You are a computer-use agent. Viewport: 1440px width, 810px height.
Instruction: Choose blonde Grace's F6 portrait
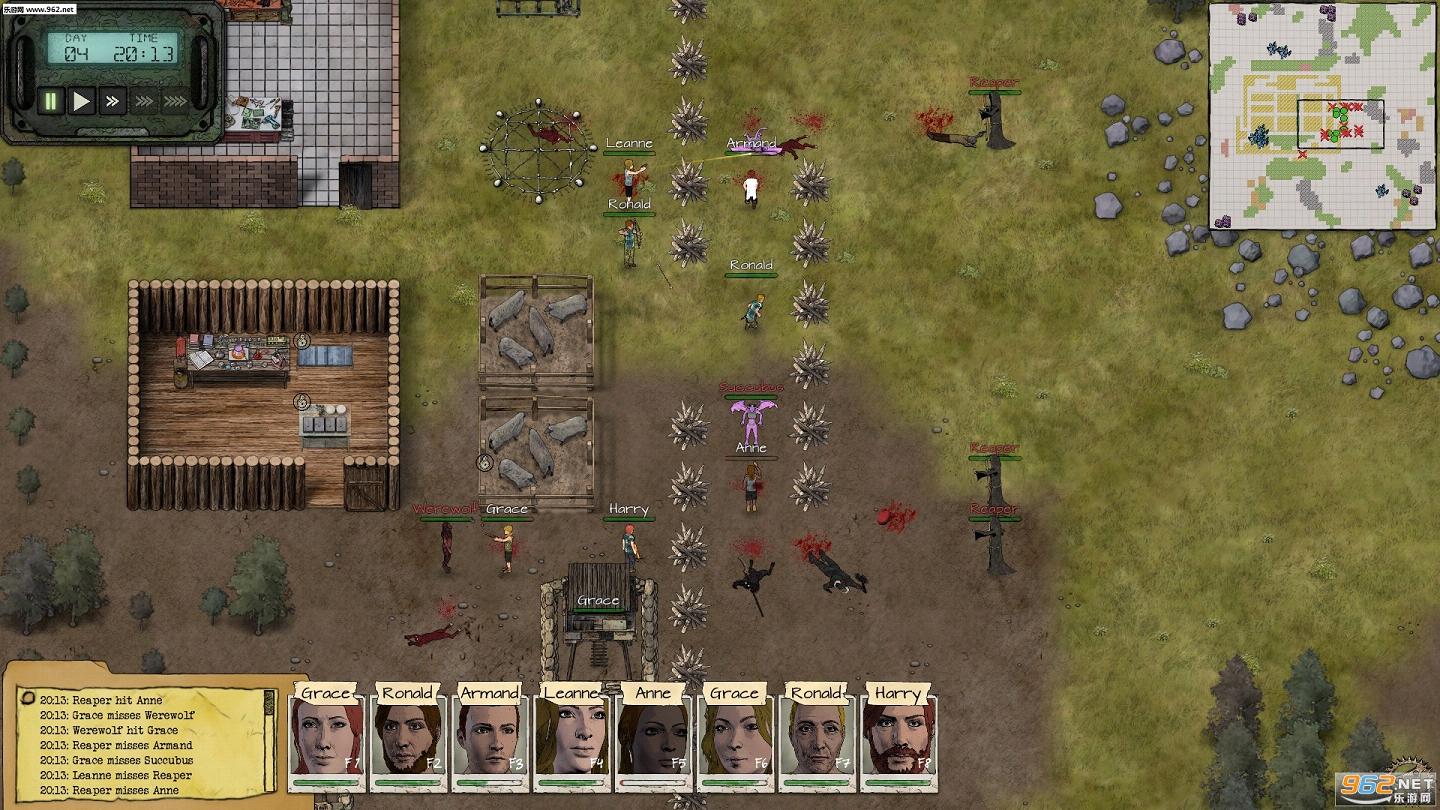[735, 741]
